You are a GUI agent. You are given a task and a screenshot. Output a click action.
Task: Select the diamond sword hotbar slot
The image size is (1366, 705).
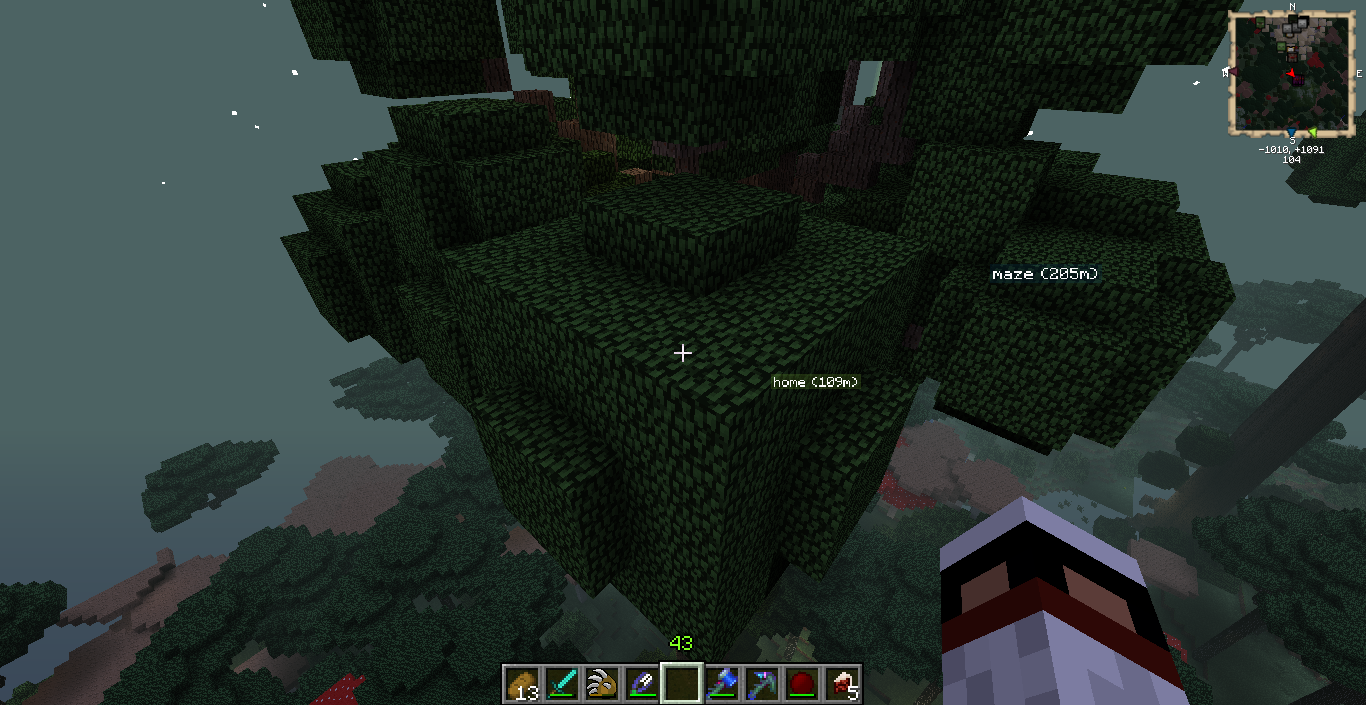pyautogui.click(x=562, y=684)
